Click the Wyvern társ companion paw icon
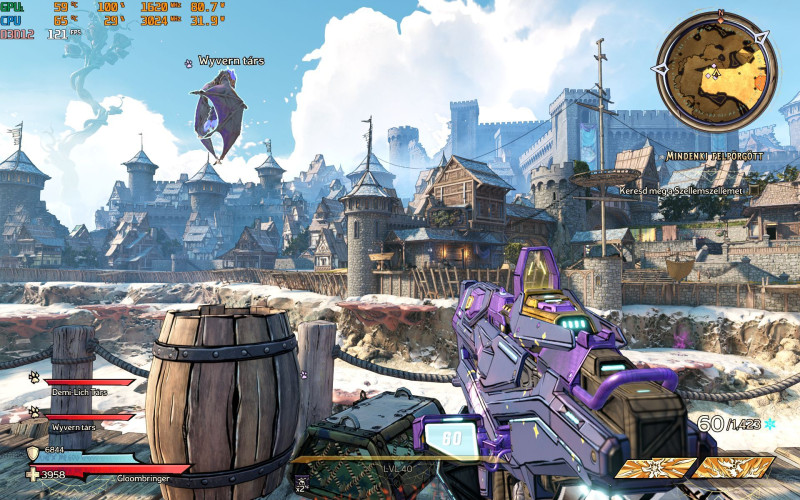800x500 pixels. [x=34, y=411]
